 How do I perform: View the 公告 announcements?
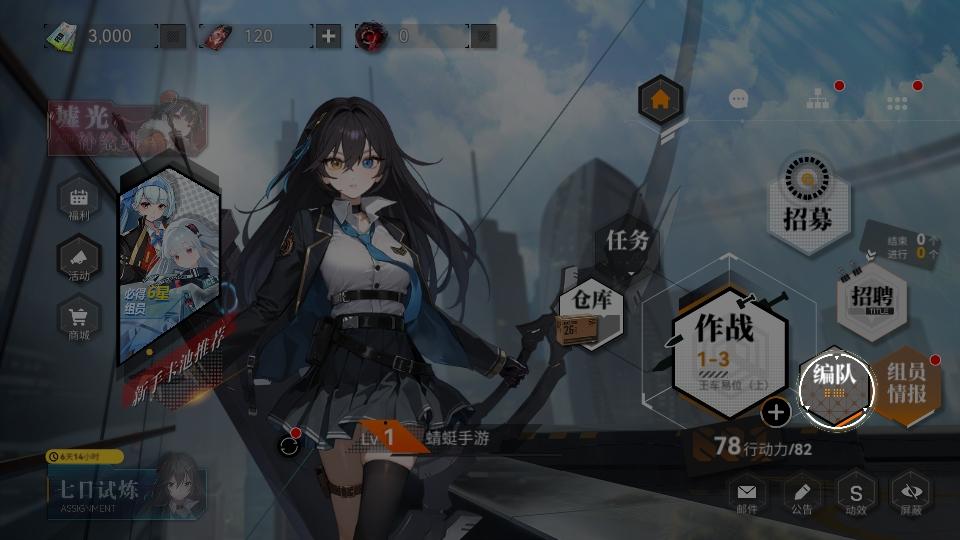[801, 495]
